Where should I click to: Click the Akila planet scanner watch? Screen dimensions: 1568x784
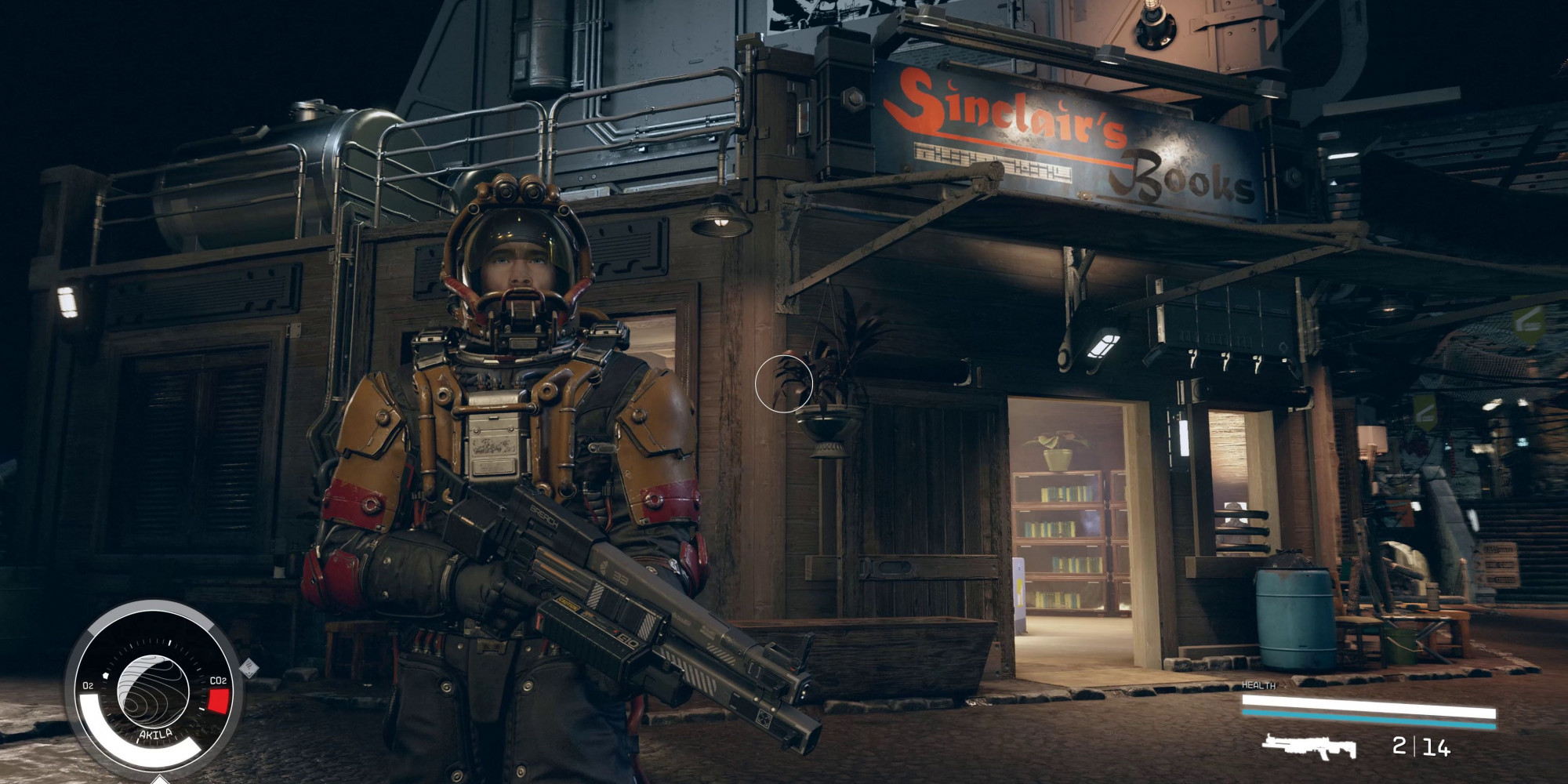(154, 691)
